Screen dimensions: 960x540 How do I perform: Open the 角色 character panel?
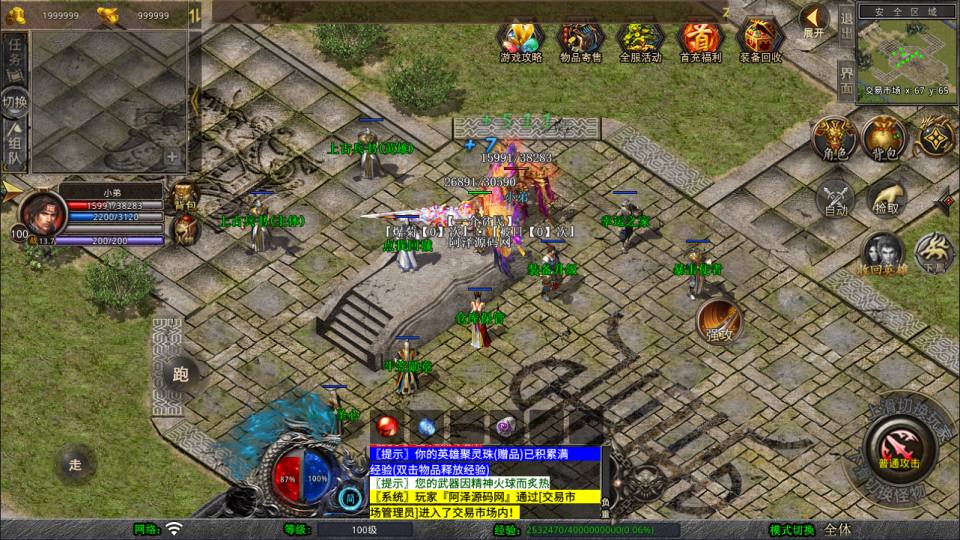click(834, 138)
